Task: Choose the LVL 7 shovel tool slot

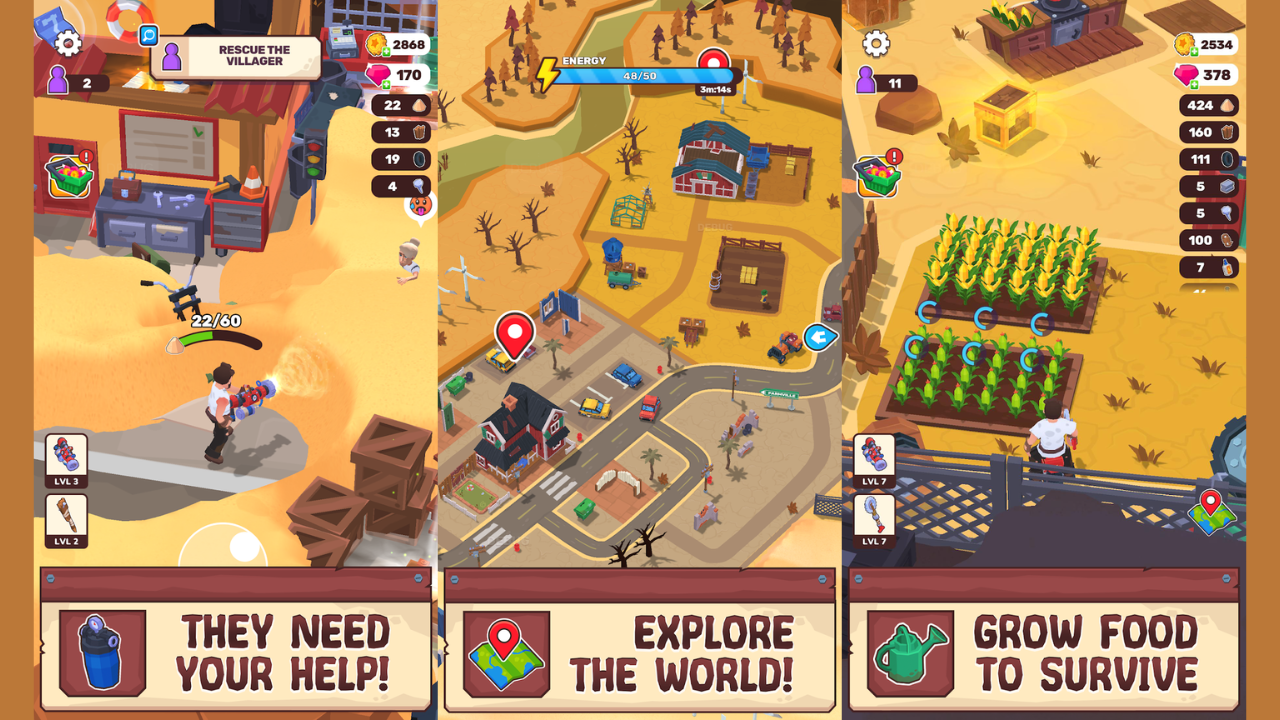Action: click(874, 520)
